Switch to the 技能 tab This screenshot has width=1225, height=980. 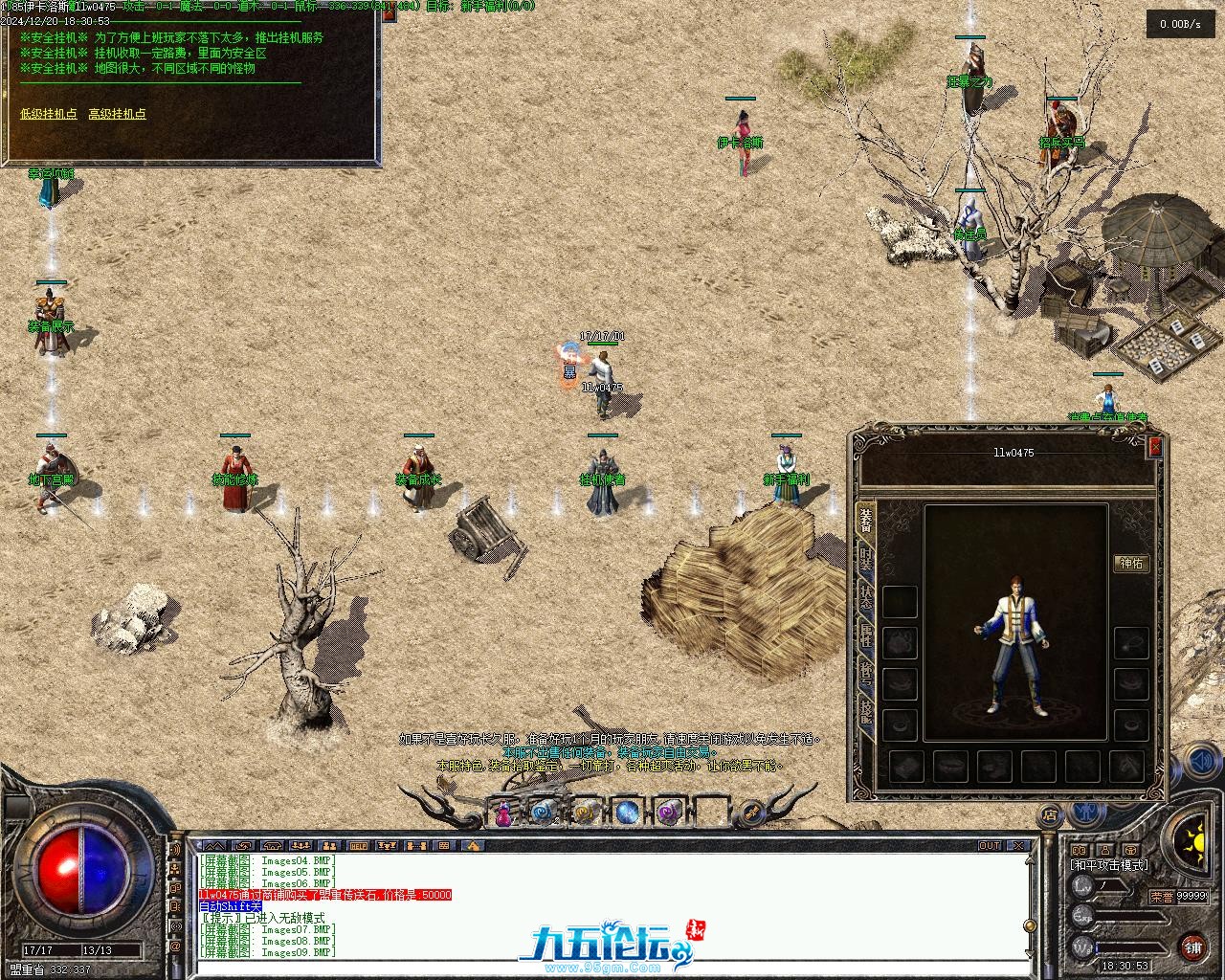click(x=865, y=713)
